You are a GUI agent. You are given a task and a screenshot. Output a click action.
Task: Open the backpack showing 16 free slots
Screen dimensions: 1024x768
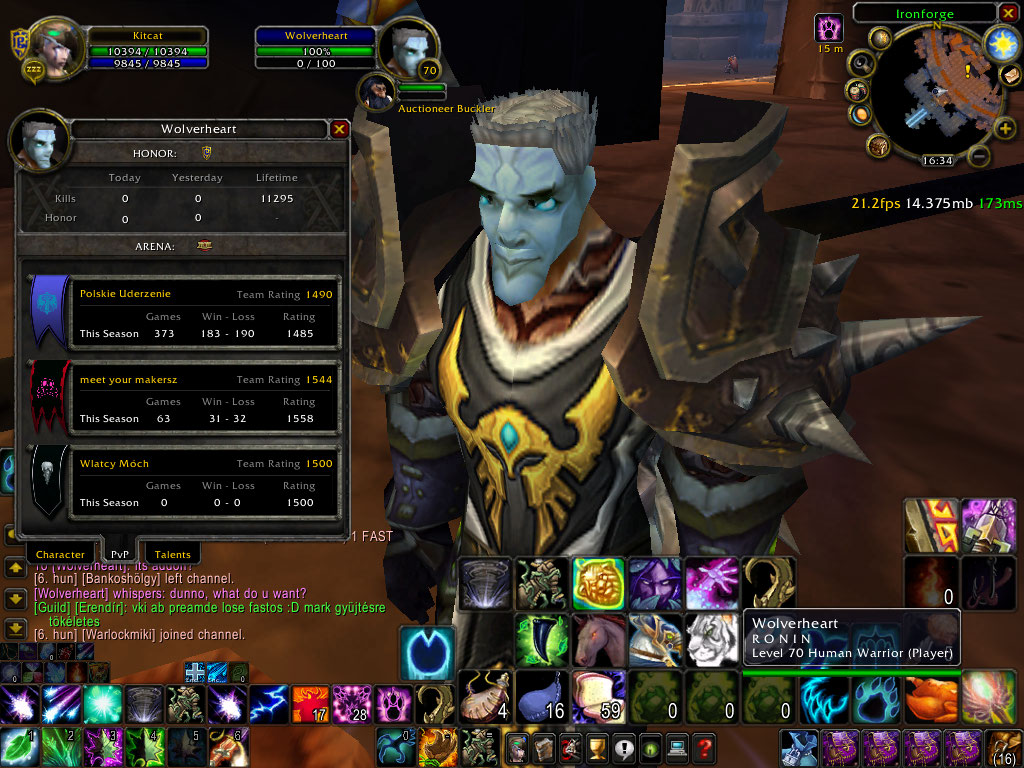1003,747
